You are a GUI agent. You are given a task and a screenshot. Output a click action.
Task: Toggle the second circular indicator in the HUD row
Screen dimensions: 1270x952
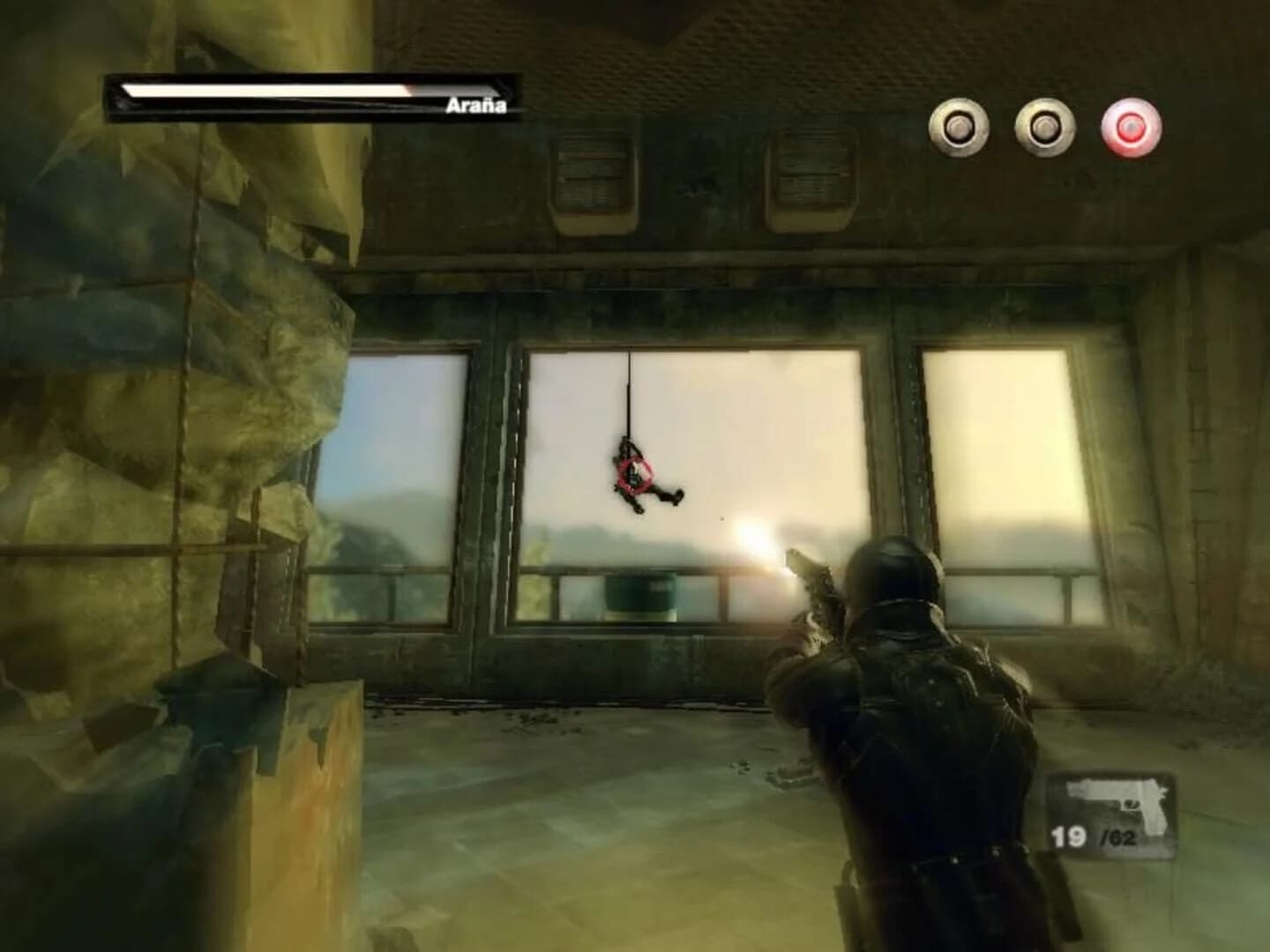tap(1046, 126)
